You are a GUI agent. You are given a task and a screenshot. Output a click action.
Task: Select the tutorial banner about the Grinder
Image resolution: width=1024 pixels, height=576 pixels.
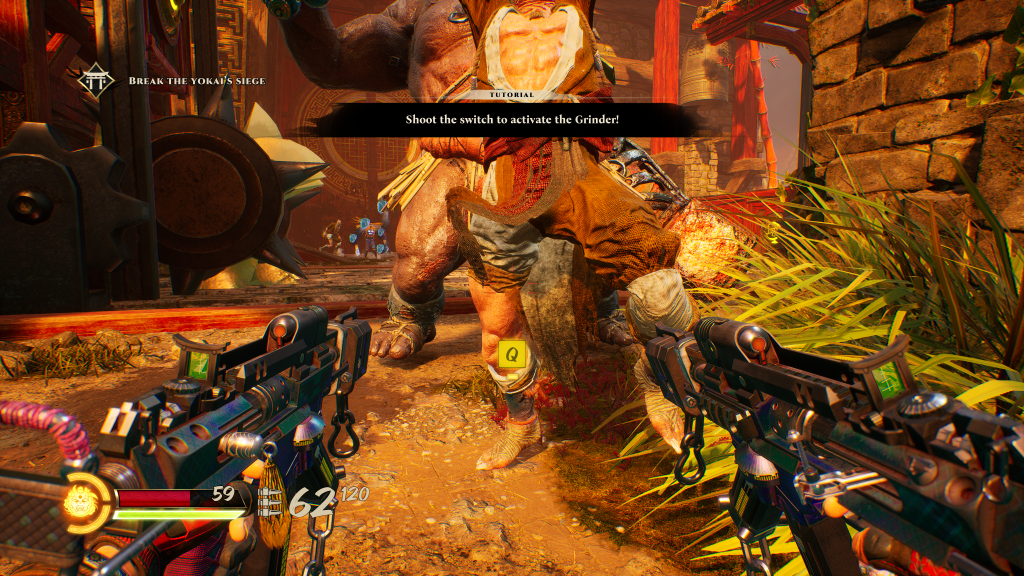coord(513,119)
